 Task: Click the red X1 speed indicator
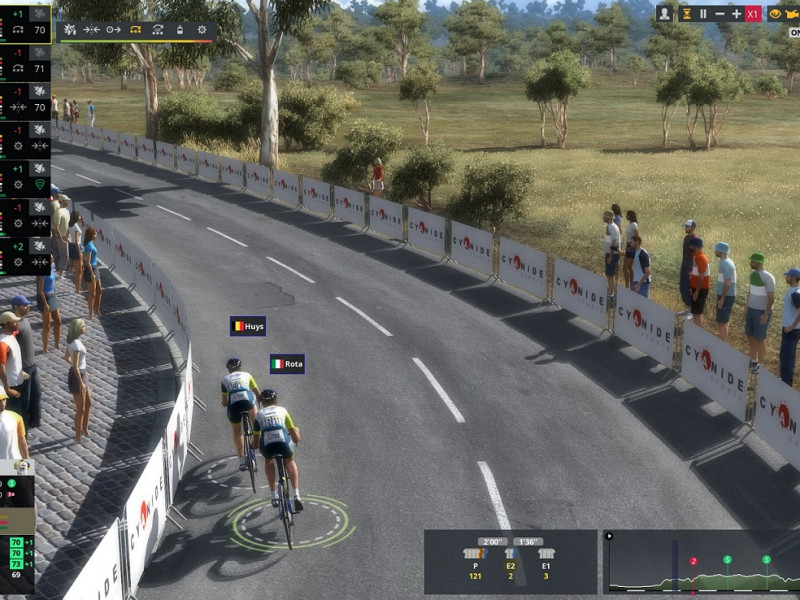coord(753,14)
